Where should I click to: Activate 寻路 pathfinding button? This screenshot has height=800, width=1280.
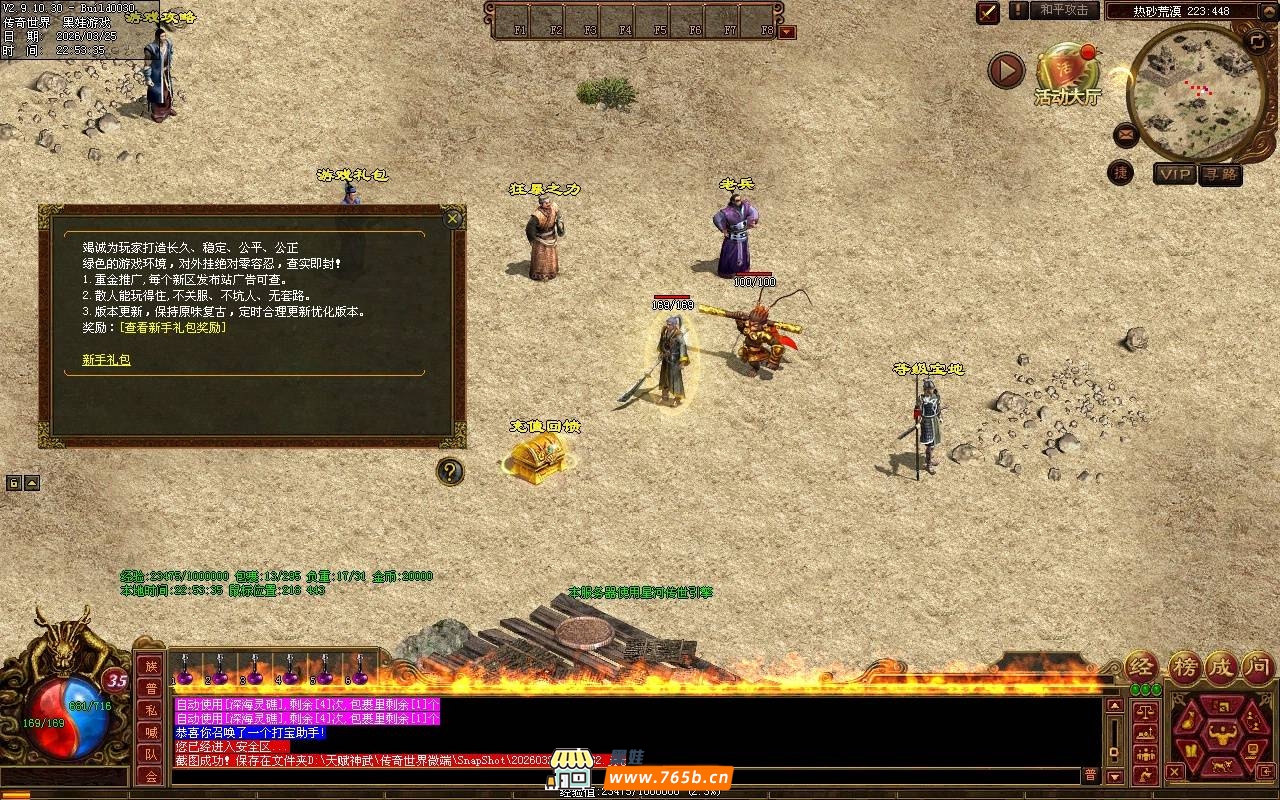coord(1220,174)
